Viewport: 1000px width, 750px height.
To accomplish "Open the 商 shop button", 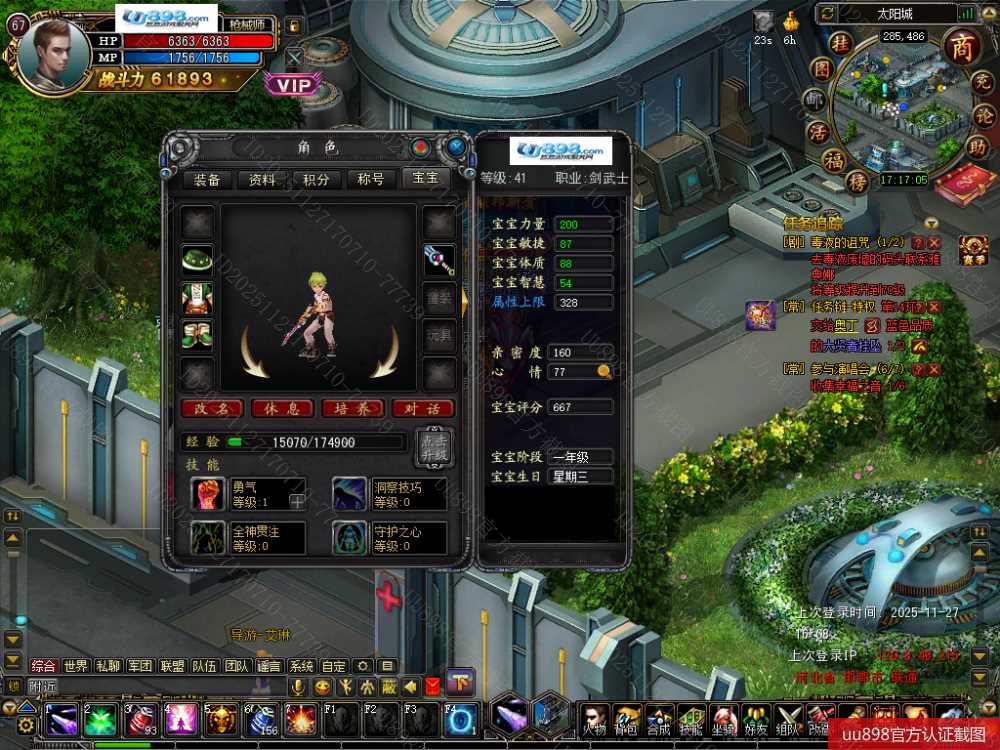I will (x=961, y=48).
